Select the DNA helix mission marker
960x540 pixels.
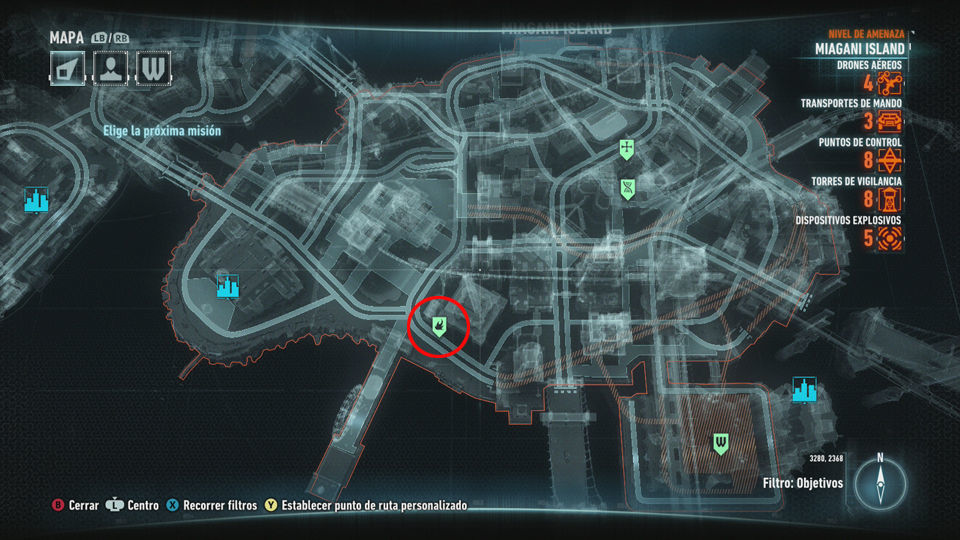(626, 187)
